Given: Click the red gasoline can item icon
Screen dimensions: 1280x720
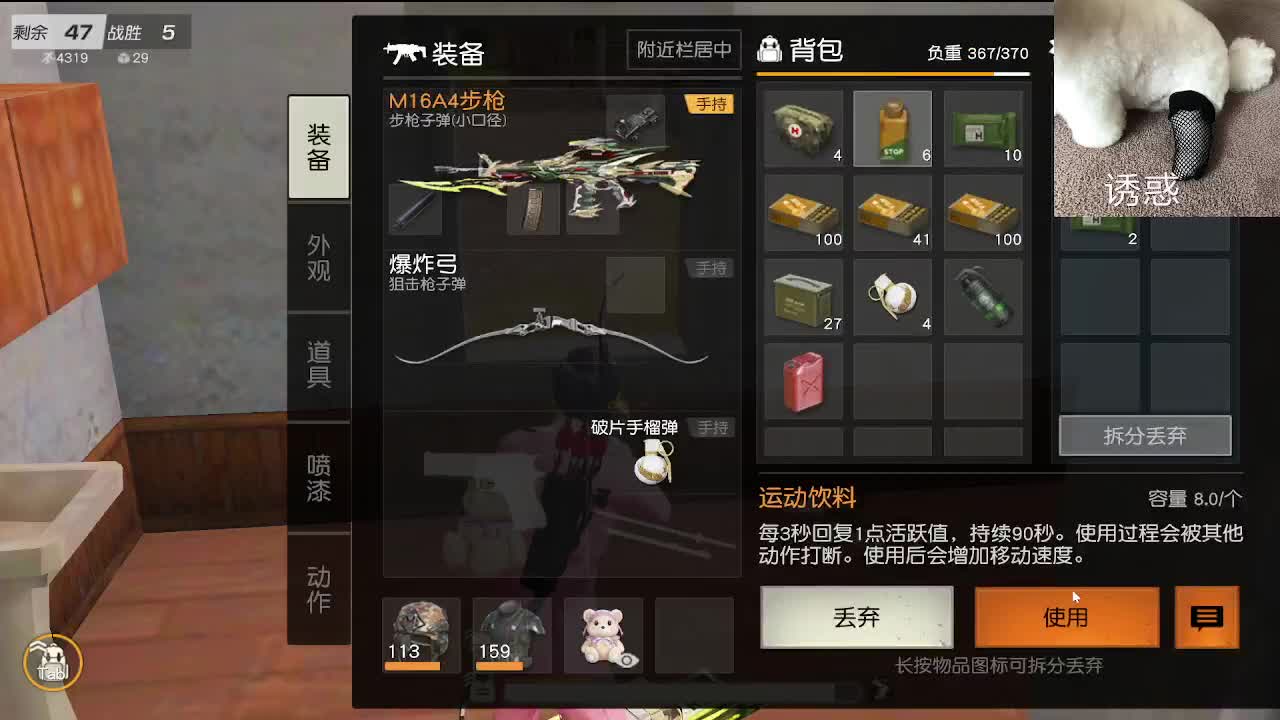Looking at the screenshot, I should (803, 381).
